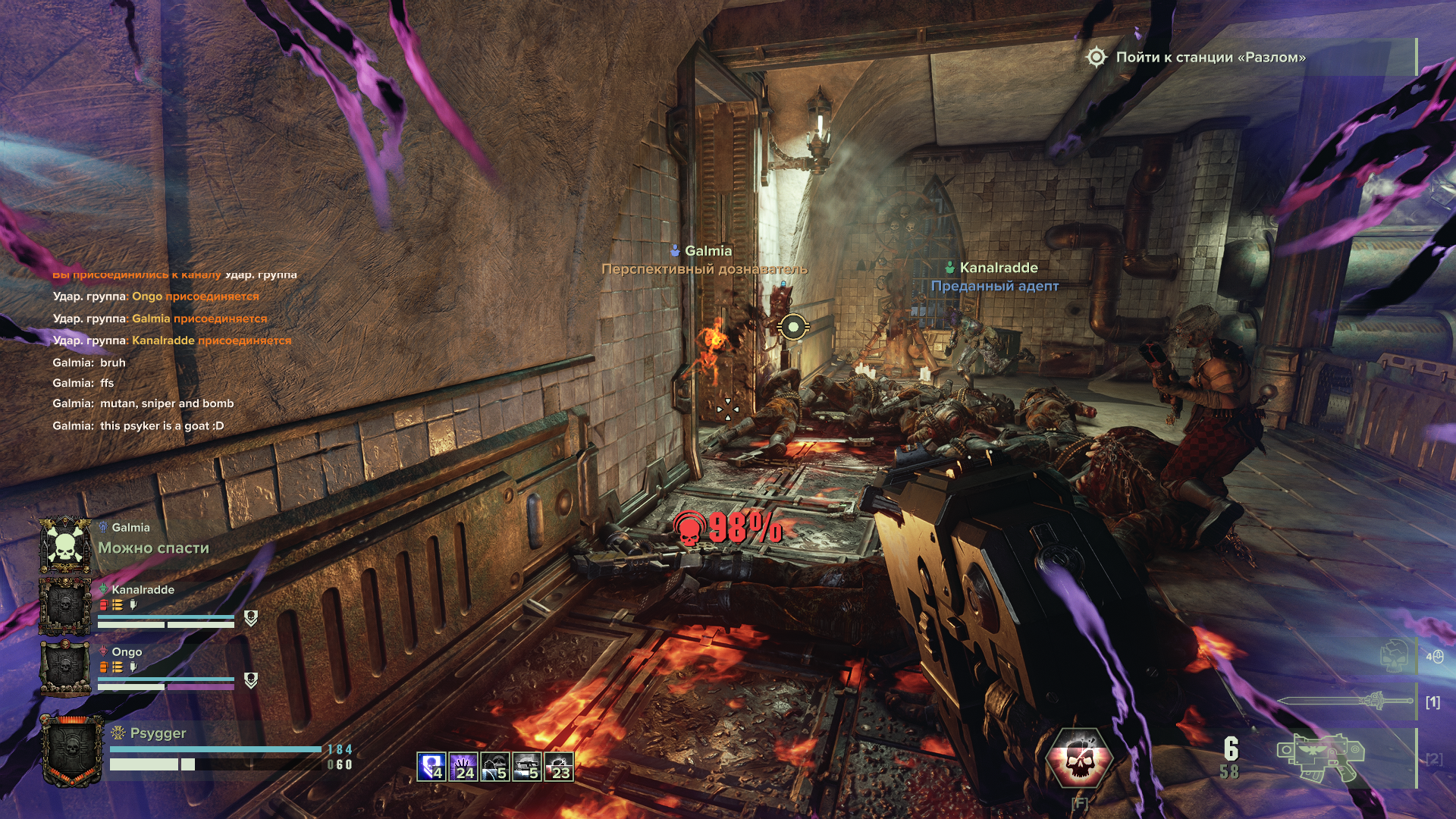Select Galmia's skull-and-crossbones teammate portrait
Screen dimensions: 1456x819
click(x=65, y=544)
